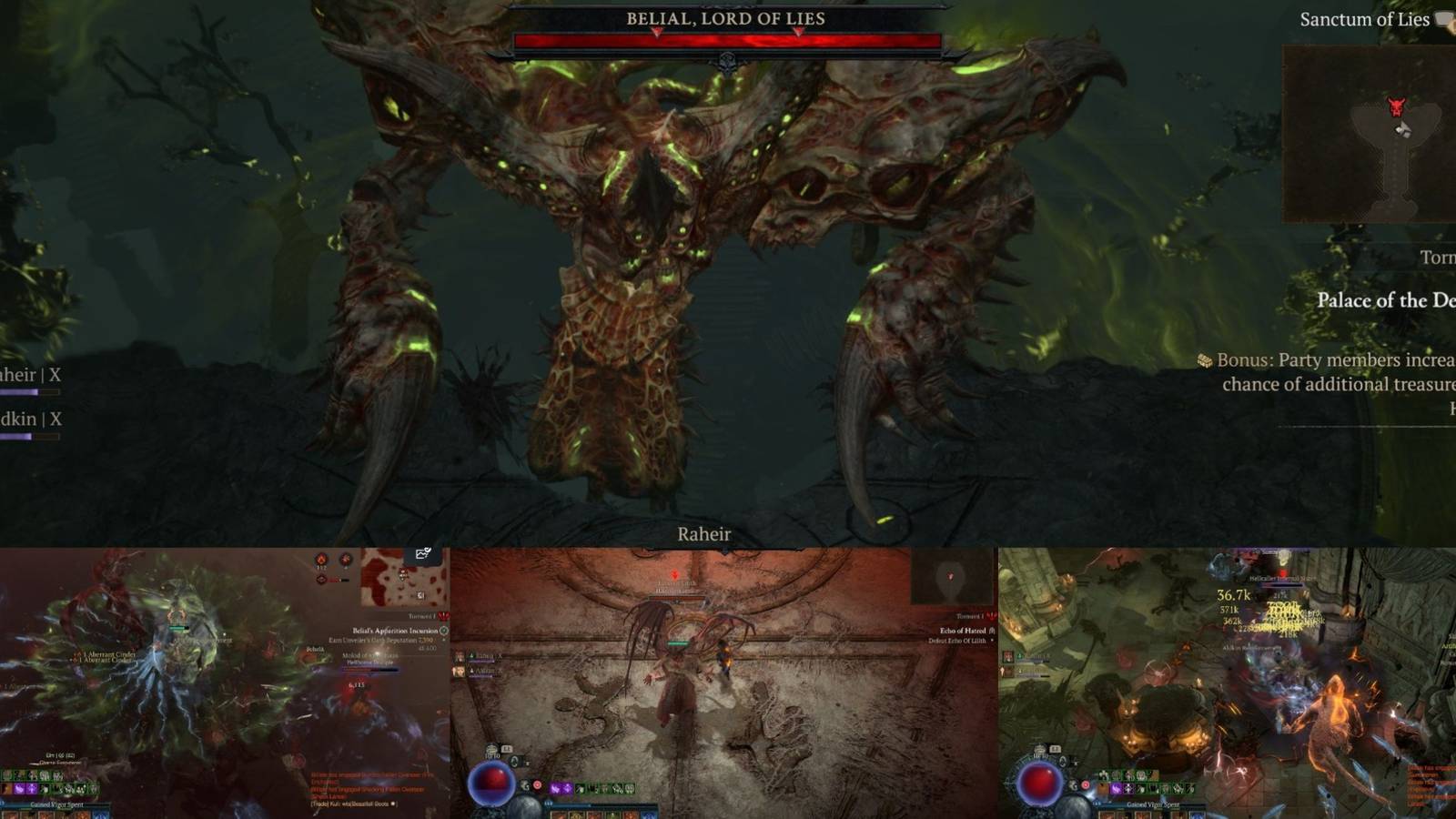
Task: Click the Torment difficulty icon near the center panel minimap
Action: click(x=991, y=616)
